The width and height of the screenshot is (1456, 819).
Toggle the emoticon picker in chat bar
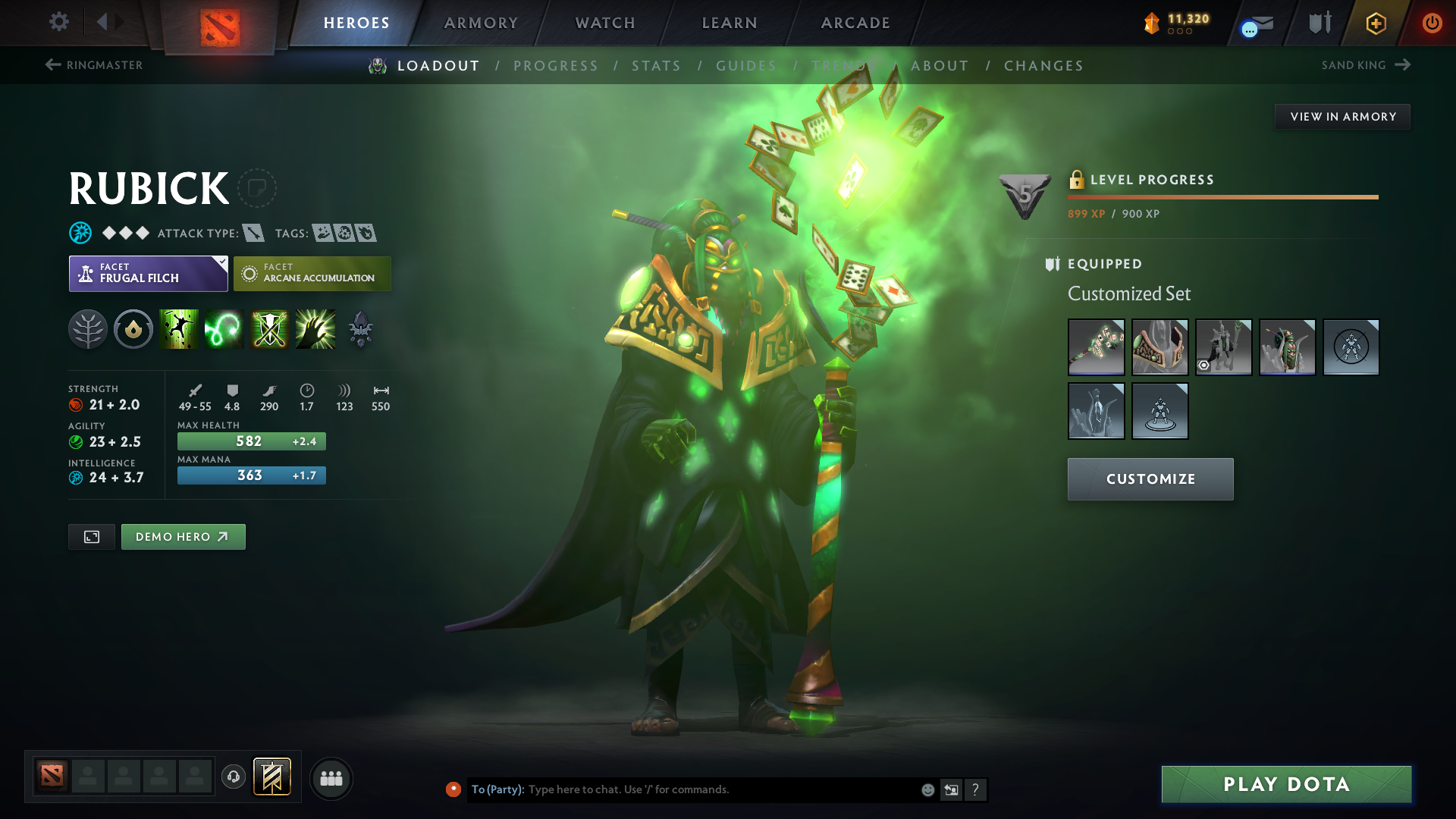click(x=927, y=789)
